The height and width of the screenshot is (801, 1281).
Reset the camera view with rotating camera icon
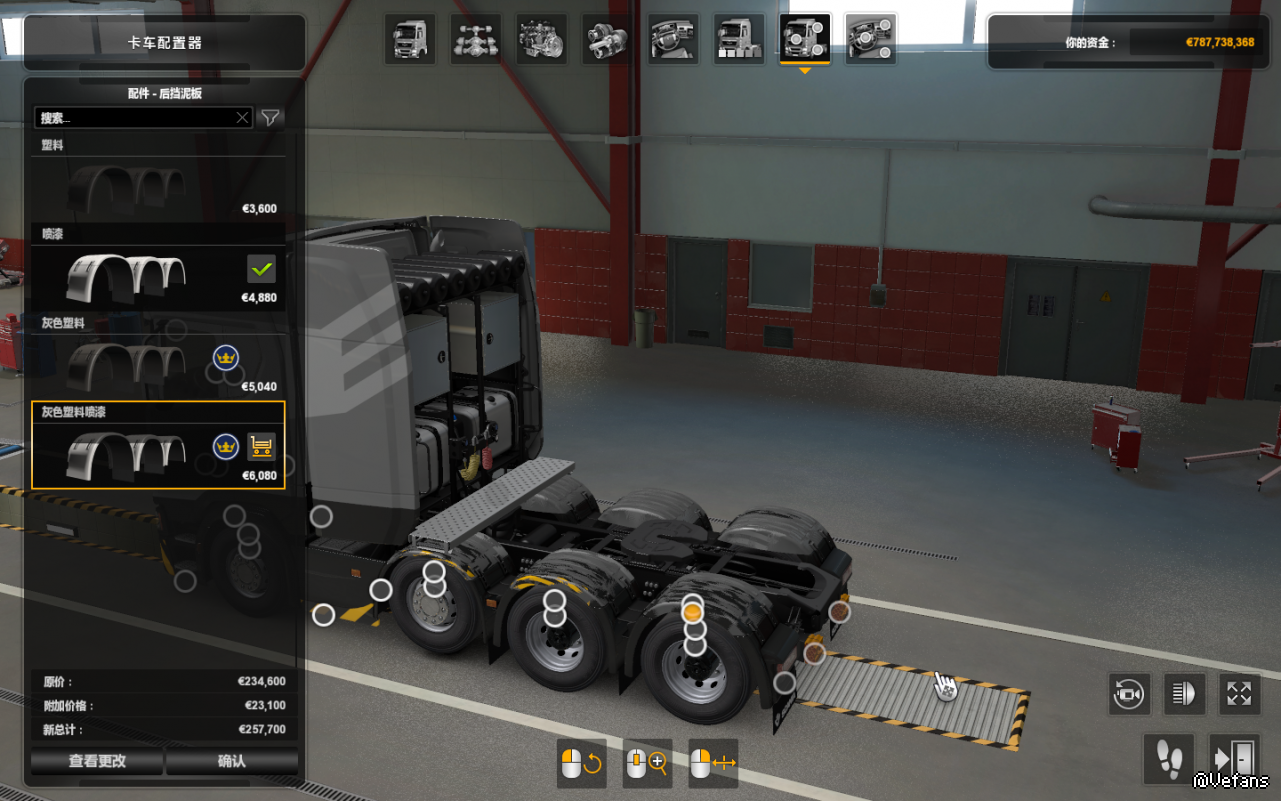pos(1129,693)
